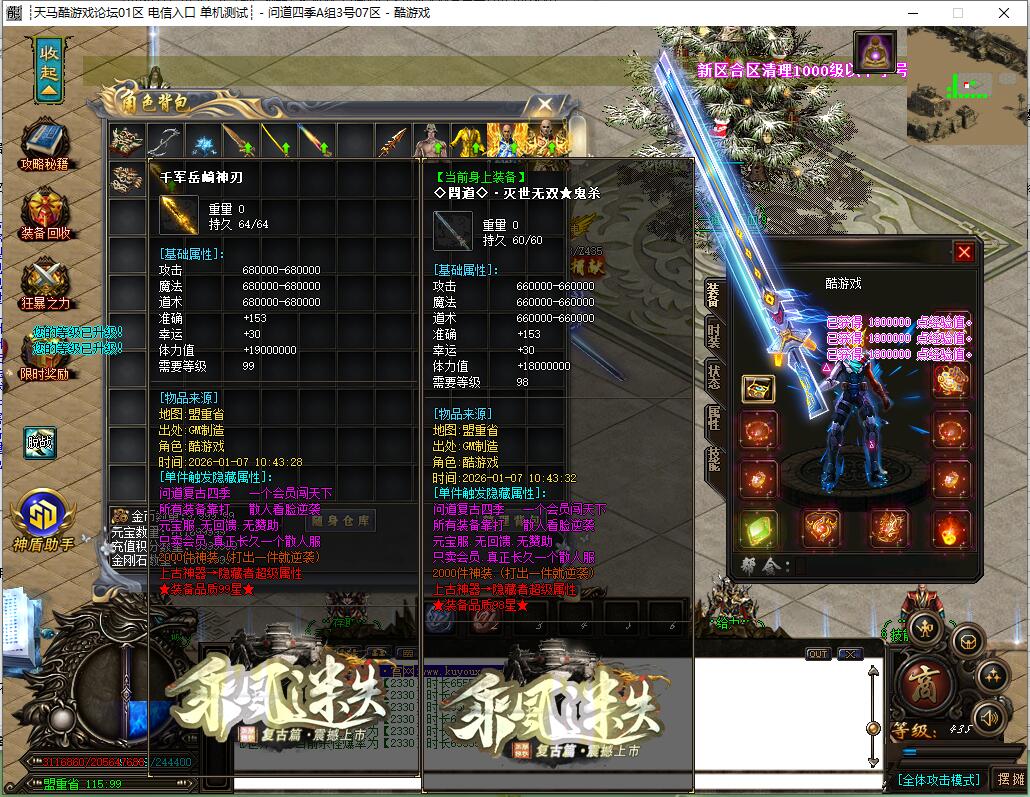Screen dimensions: 1030x797
Task: Toggle sound with the speaker button
Action: point(988,716)
